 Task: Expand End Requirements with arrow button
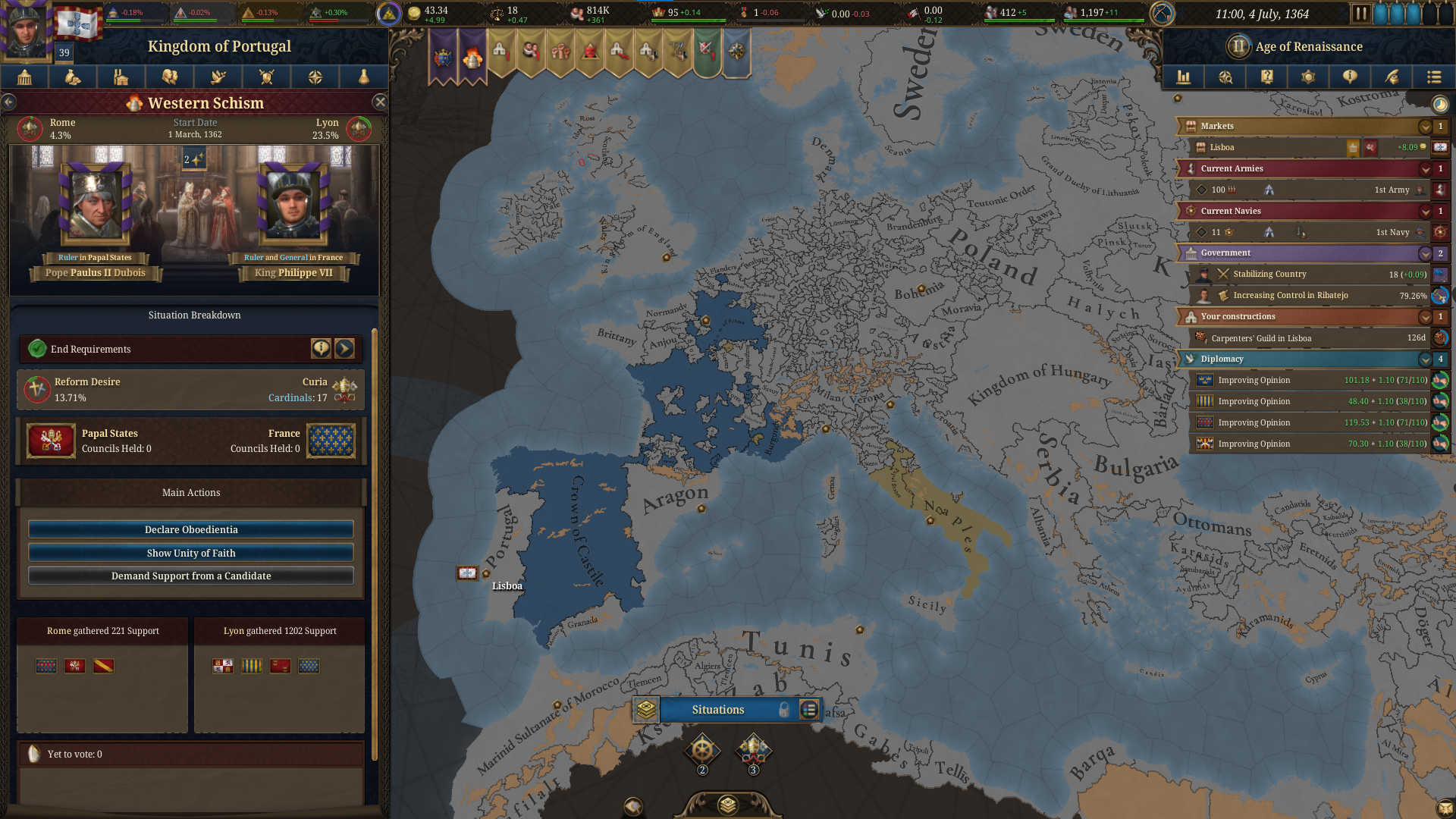click(x=344, y=348)
